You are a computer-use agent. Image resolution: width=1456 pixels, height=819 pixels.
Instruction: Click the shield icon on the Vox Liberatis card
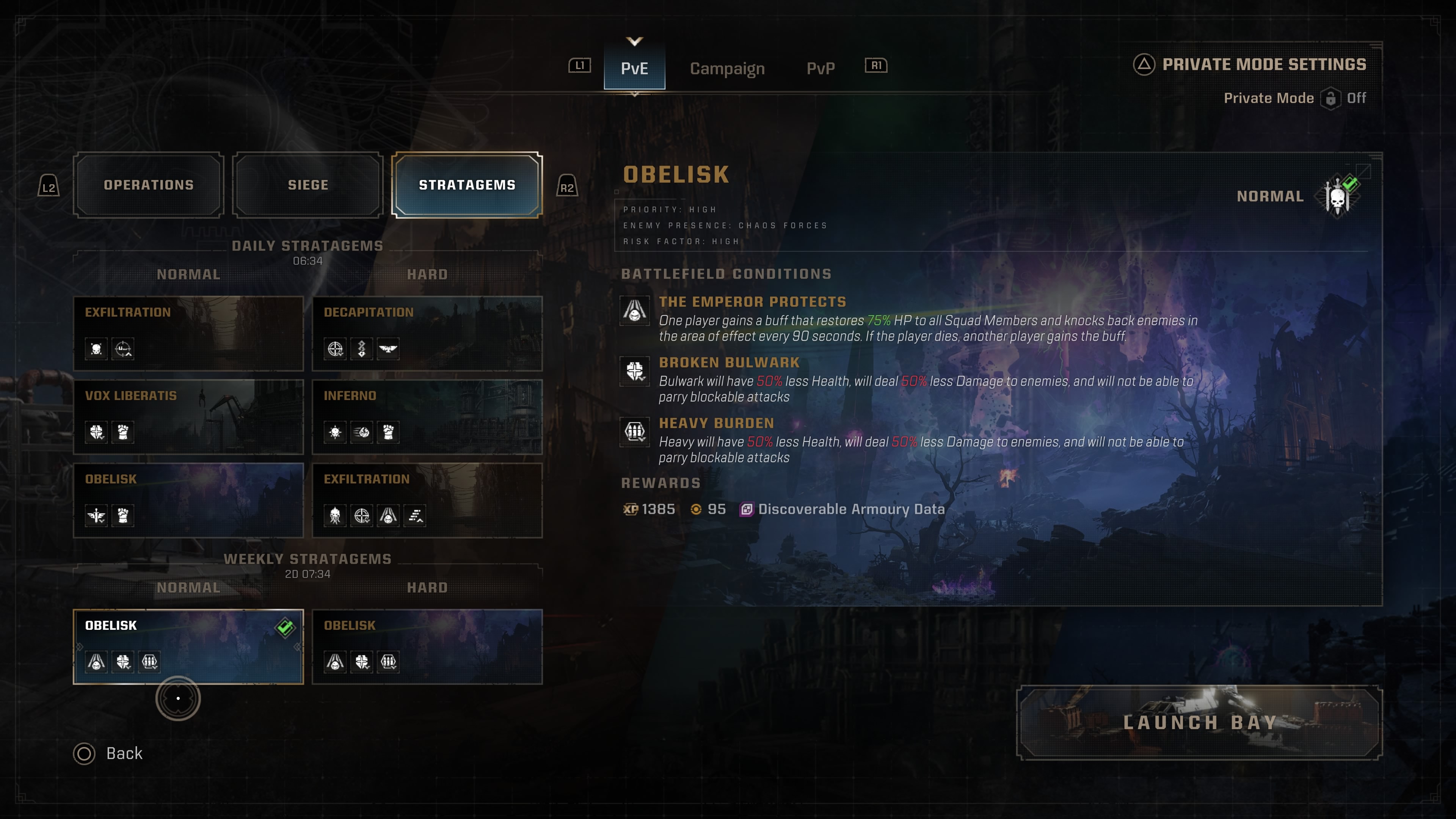point(97,432)
